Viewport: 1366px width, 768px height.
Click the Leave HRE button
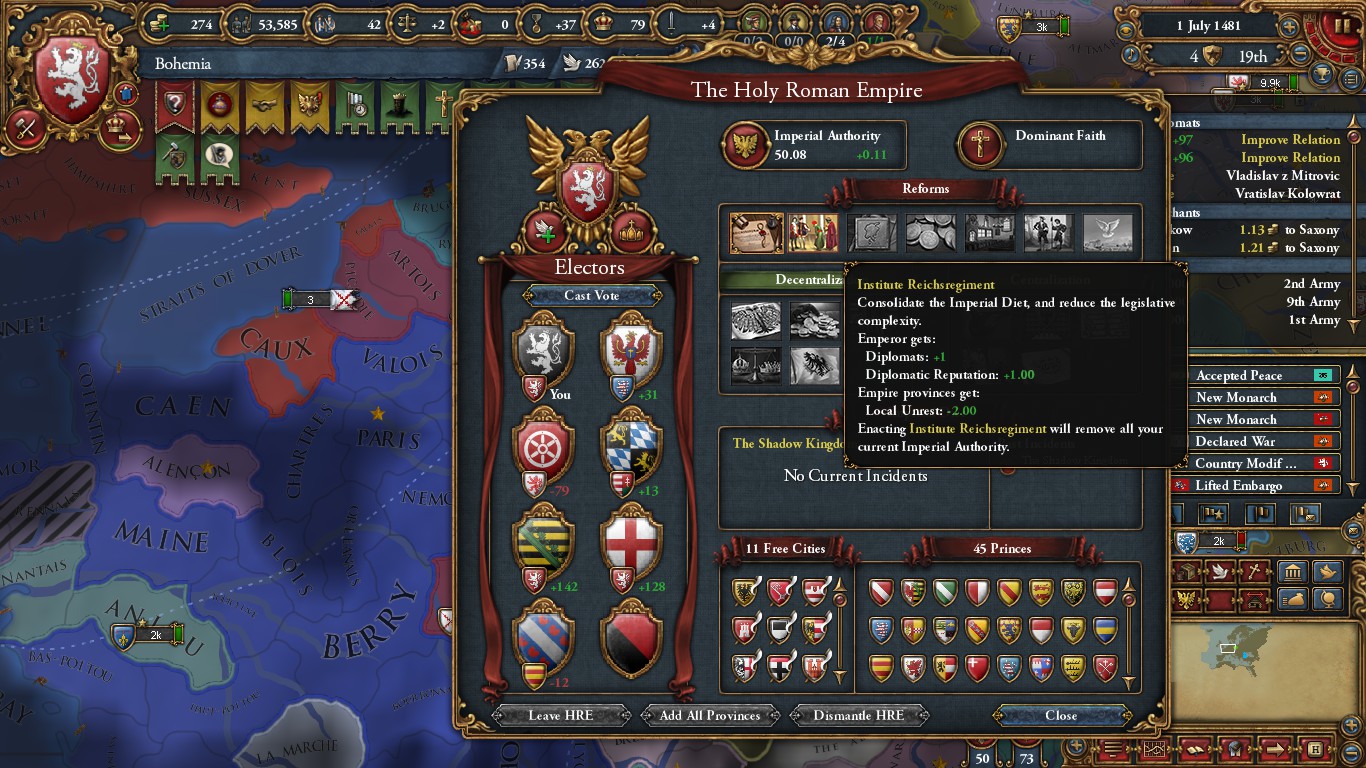[x=559, y=715]
